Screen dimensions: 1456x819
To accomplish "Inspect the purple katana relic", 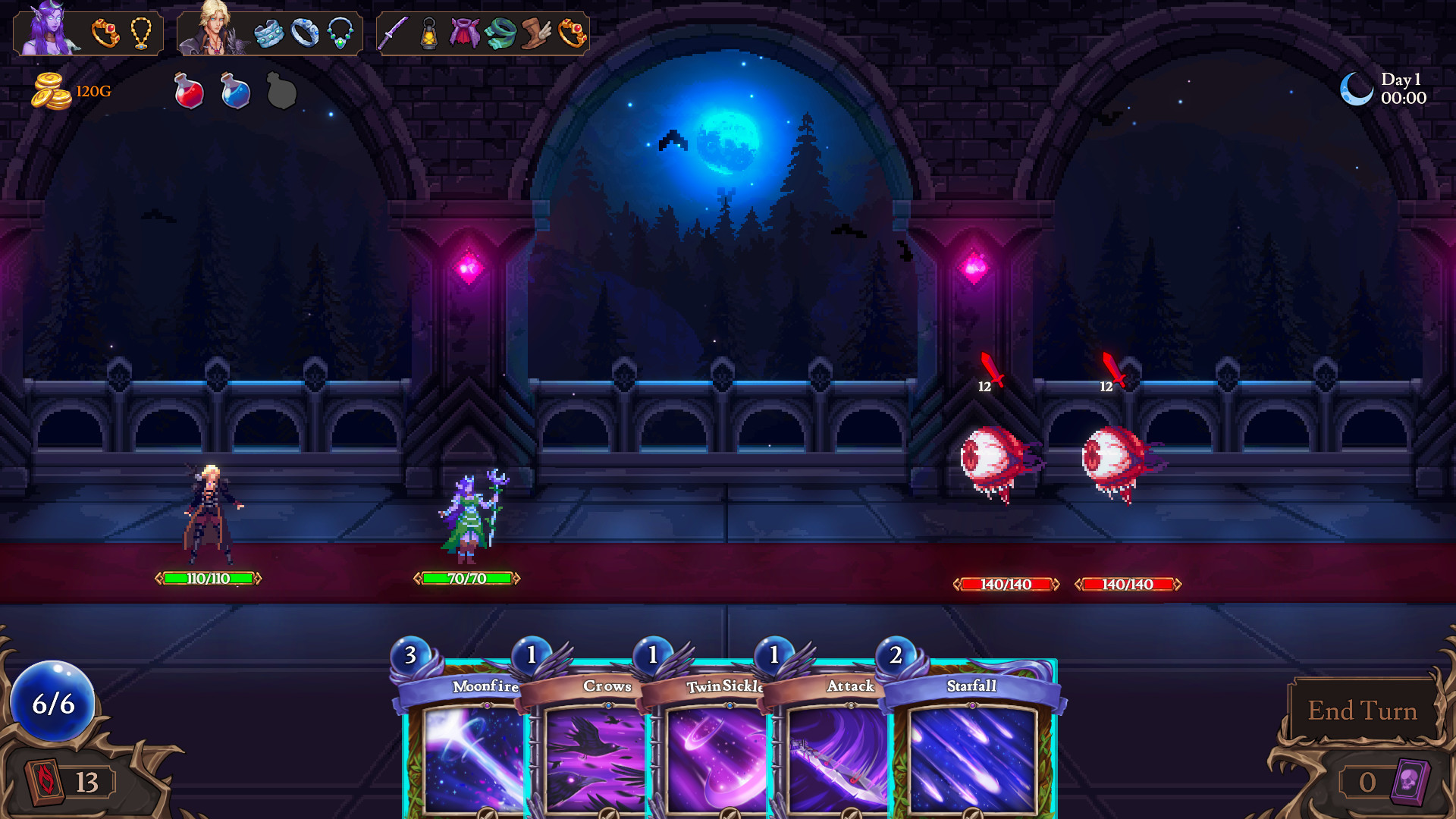I will point(394,33).
